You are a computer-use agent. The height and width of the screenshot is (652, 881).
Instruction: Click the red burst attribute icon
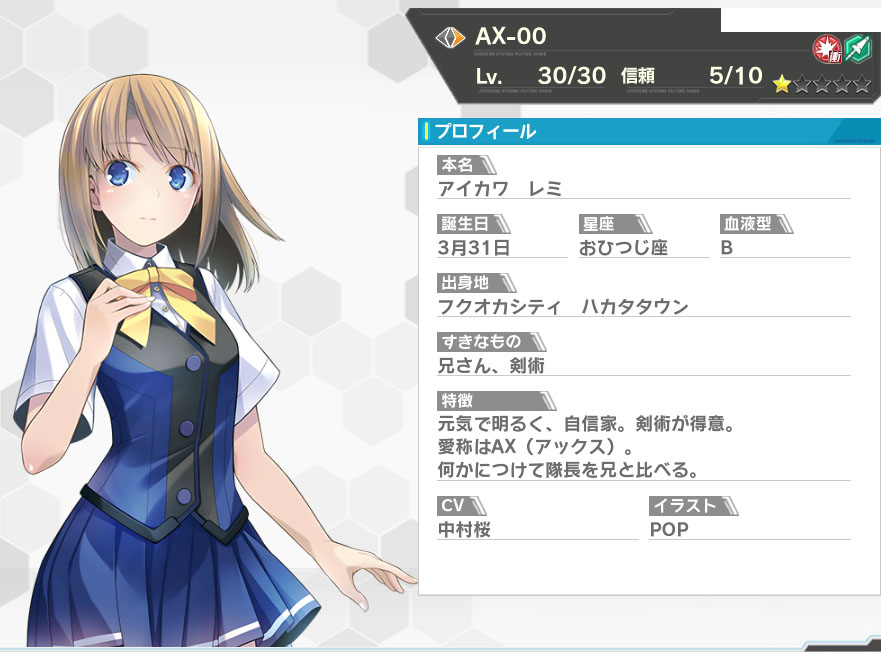point(827,47)
